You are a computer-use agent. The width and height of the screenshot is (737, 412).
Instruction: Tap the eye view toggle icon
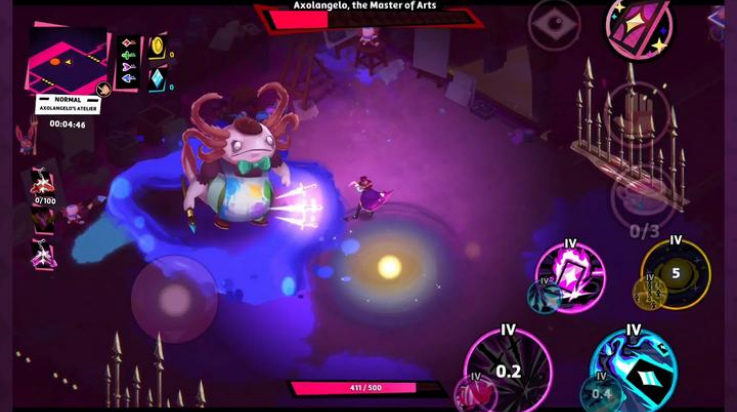pyautogui.click(x=554, y=24)
